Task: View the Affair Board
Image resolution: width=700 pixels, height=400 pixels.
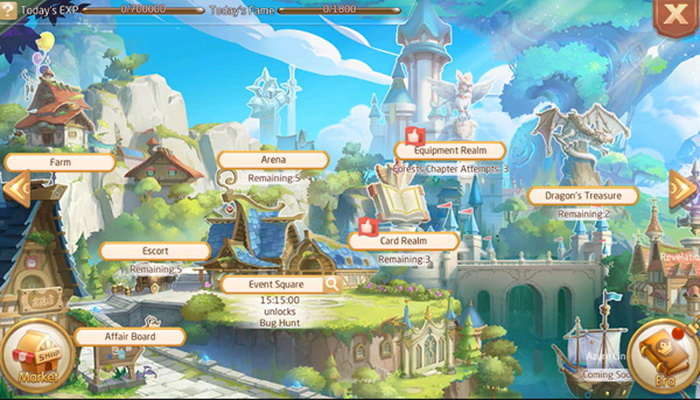Action: tap(130, 337)
